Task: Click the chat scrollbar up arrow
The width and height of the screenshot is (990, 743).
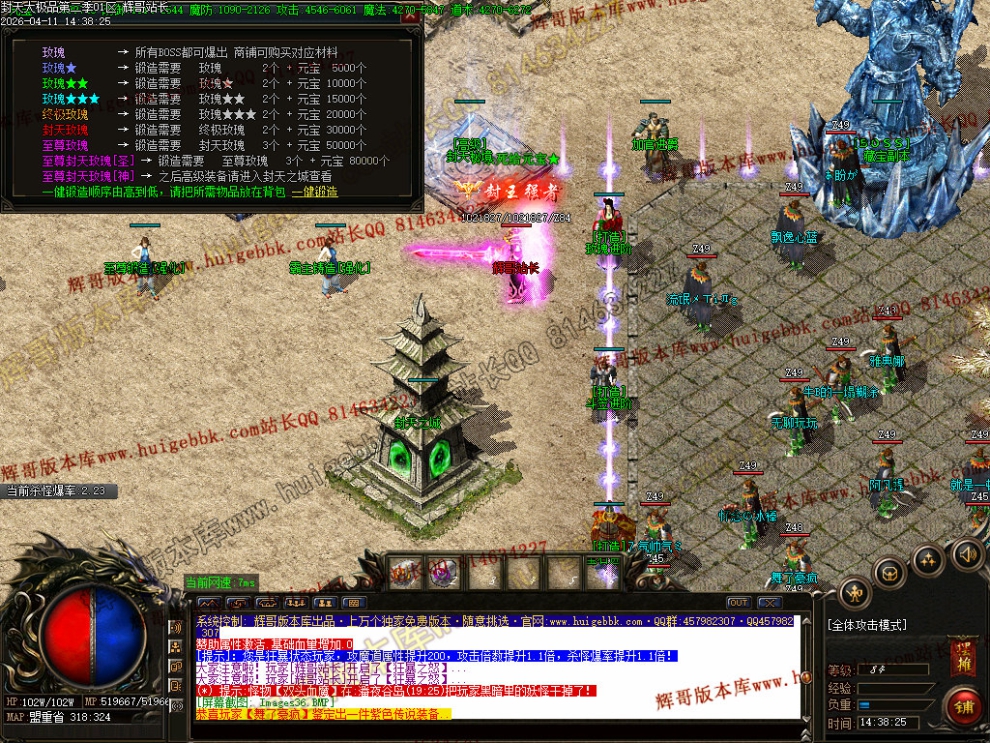Action: coord(806,619)
